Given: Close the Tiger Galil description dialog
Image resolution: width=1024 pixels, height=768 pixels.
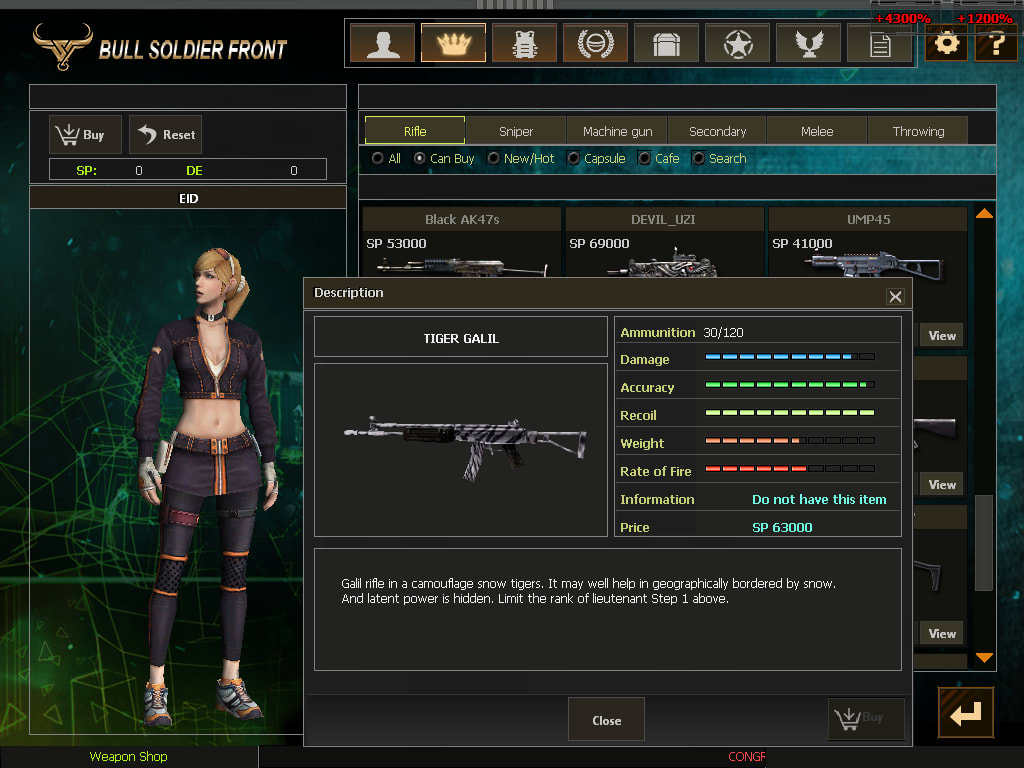Looking at the screenshot, I should click(x=606, y=720).
